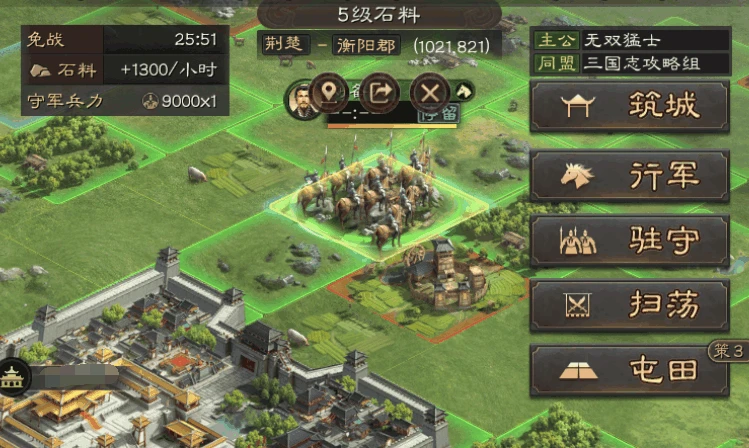Tap the horse head icon by the army
Screen dimensions: 749x448
coord(465,92)
